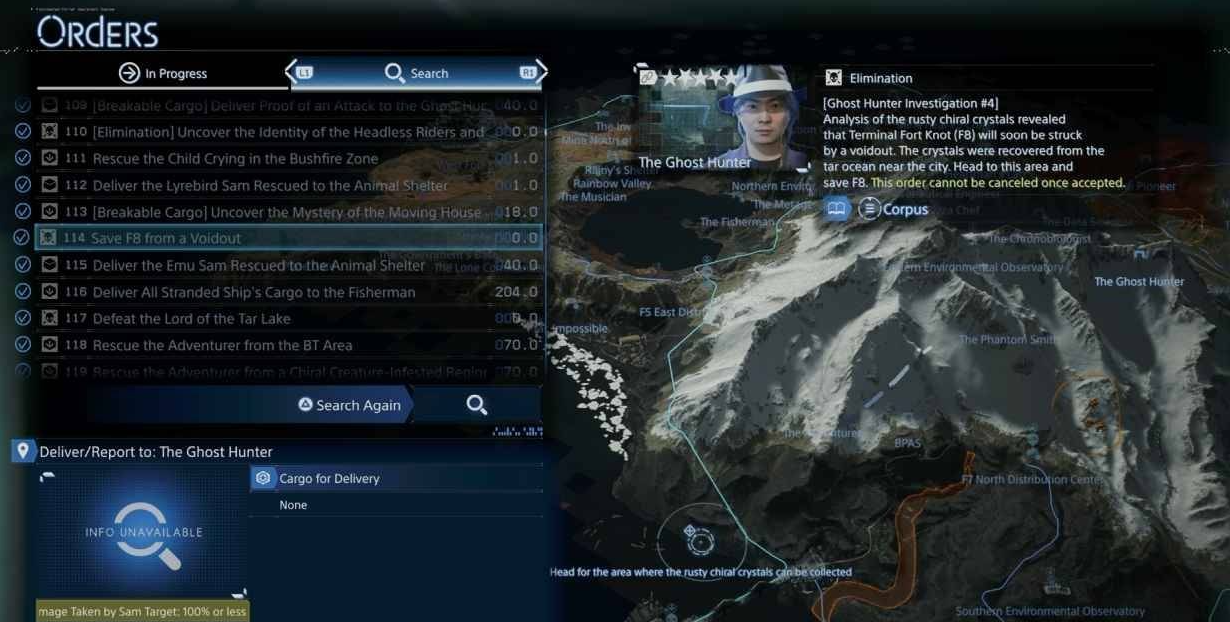Toggle the checkmark for order 111
Image resolution: width=1230 pixels, height=622 pixels.
click(x=22, y=158)
